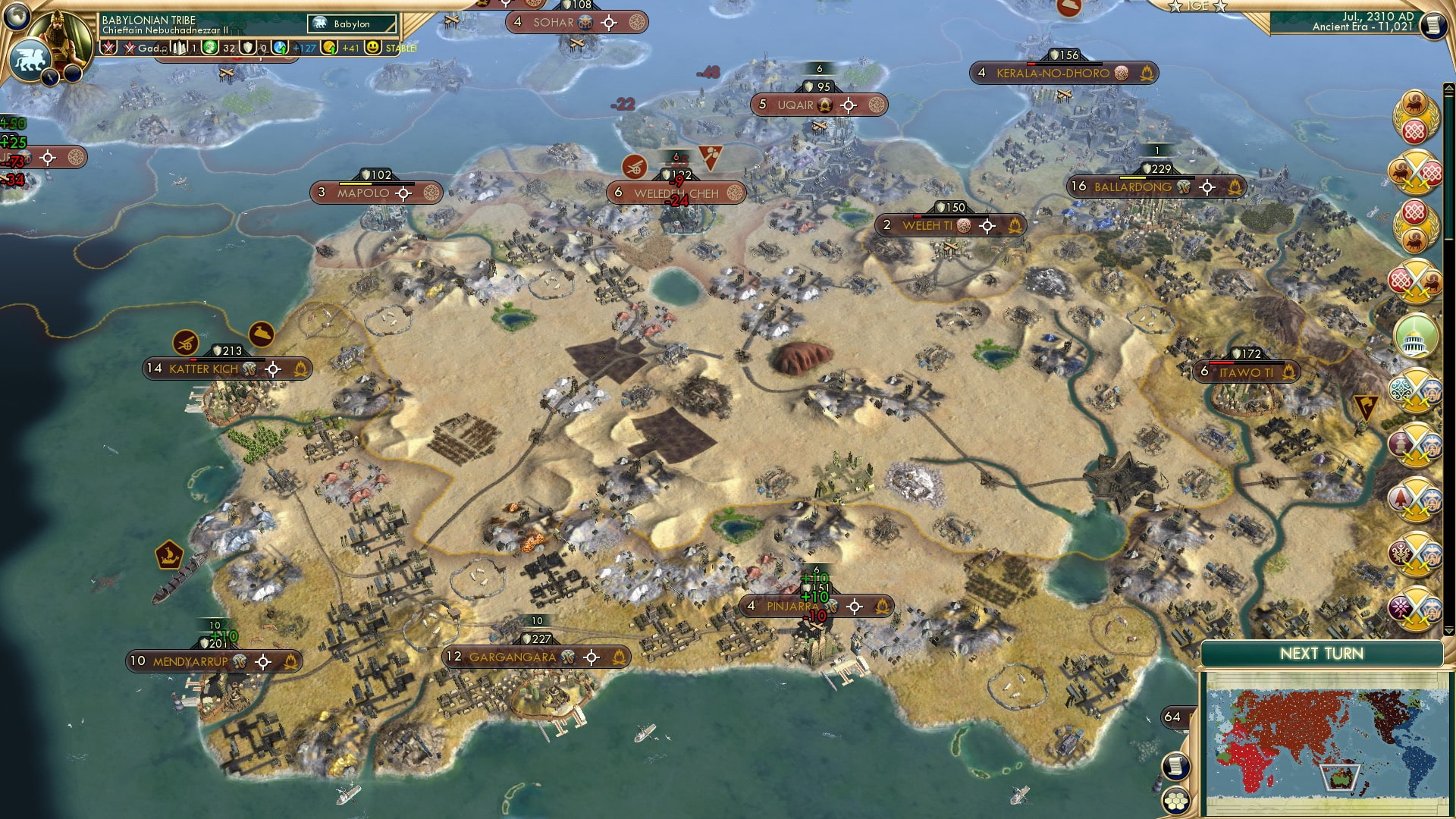The image size is (1456, 819).
Task: Click the gold income icon showing +41
Action: [x=329, y=47]
